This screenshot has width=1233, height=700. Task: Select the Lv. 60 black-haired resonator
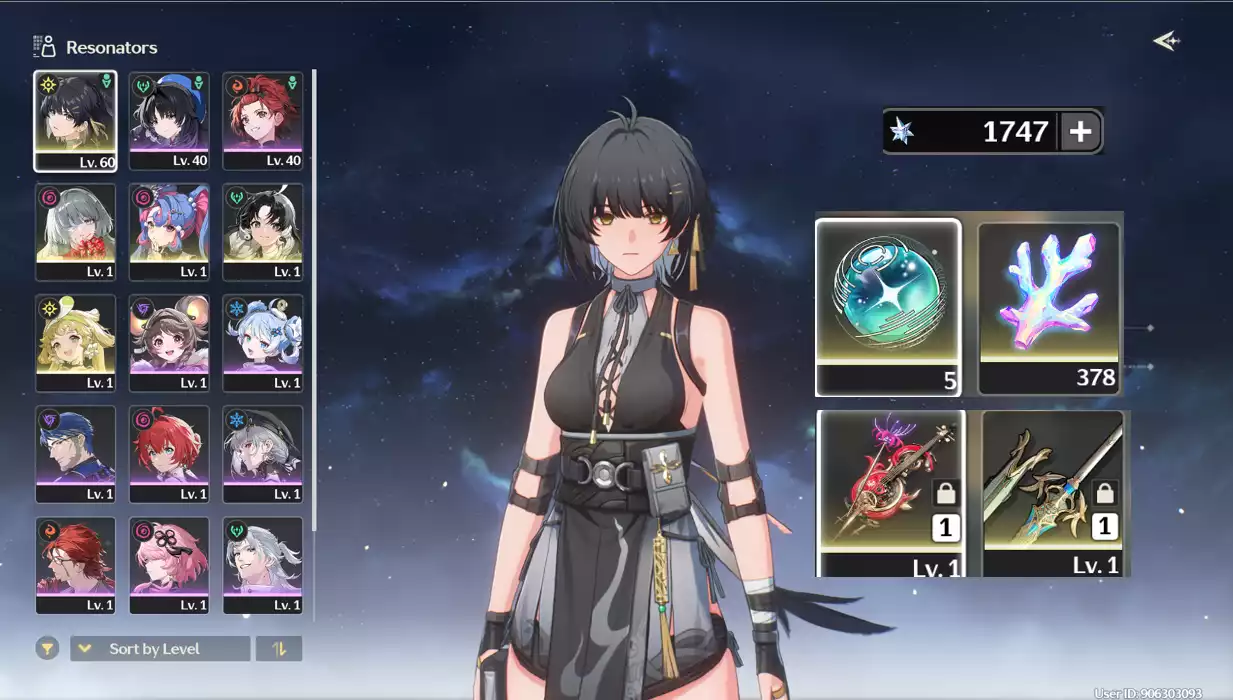point(75,121)
